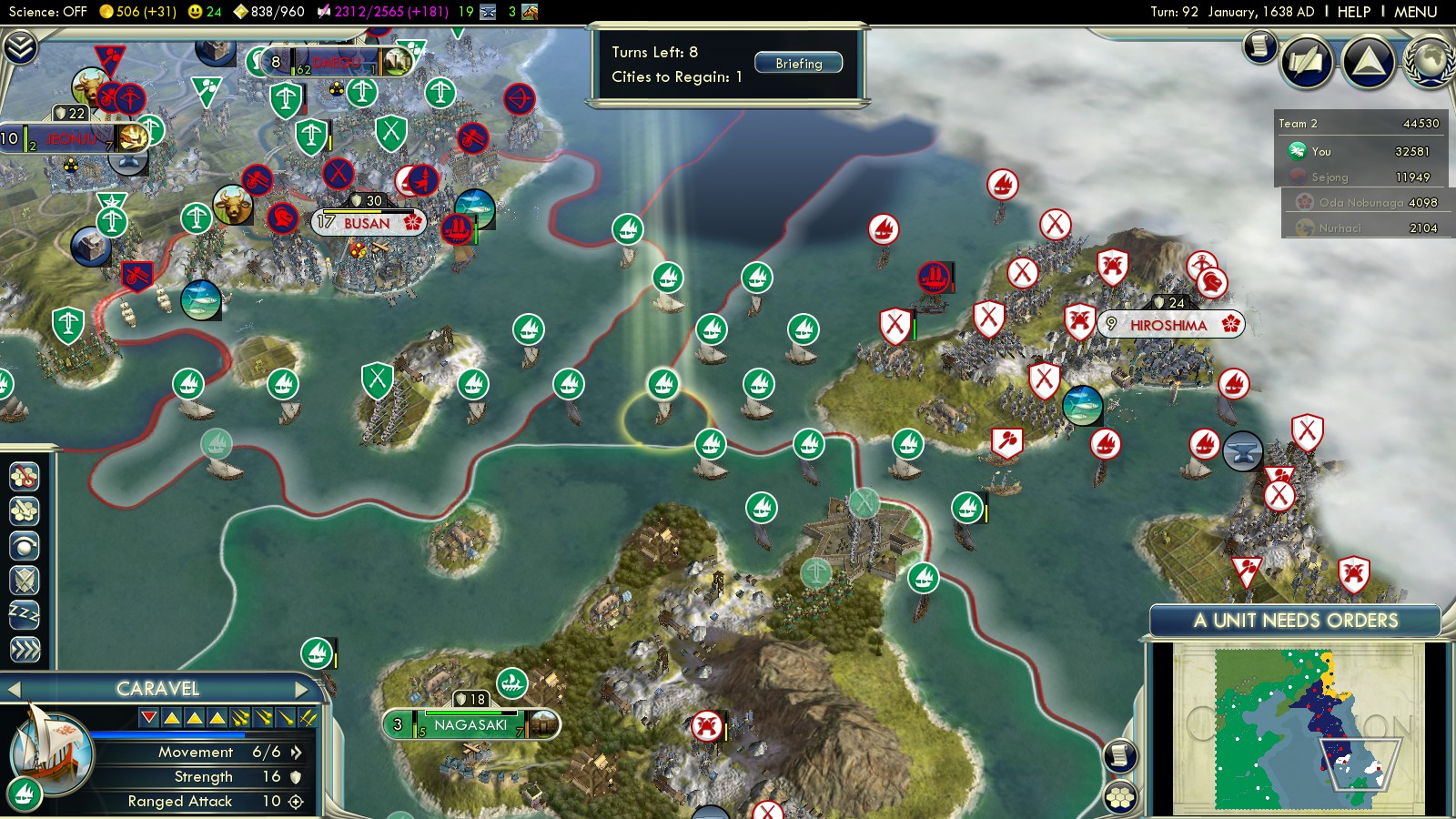Open the scenario Briefing
Screen dimensions: 1456x819
[798, 64]
